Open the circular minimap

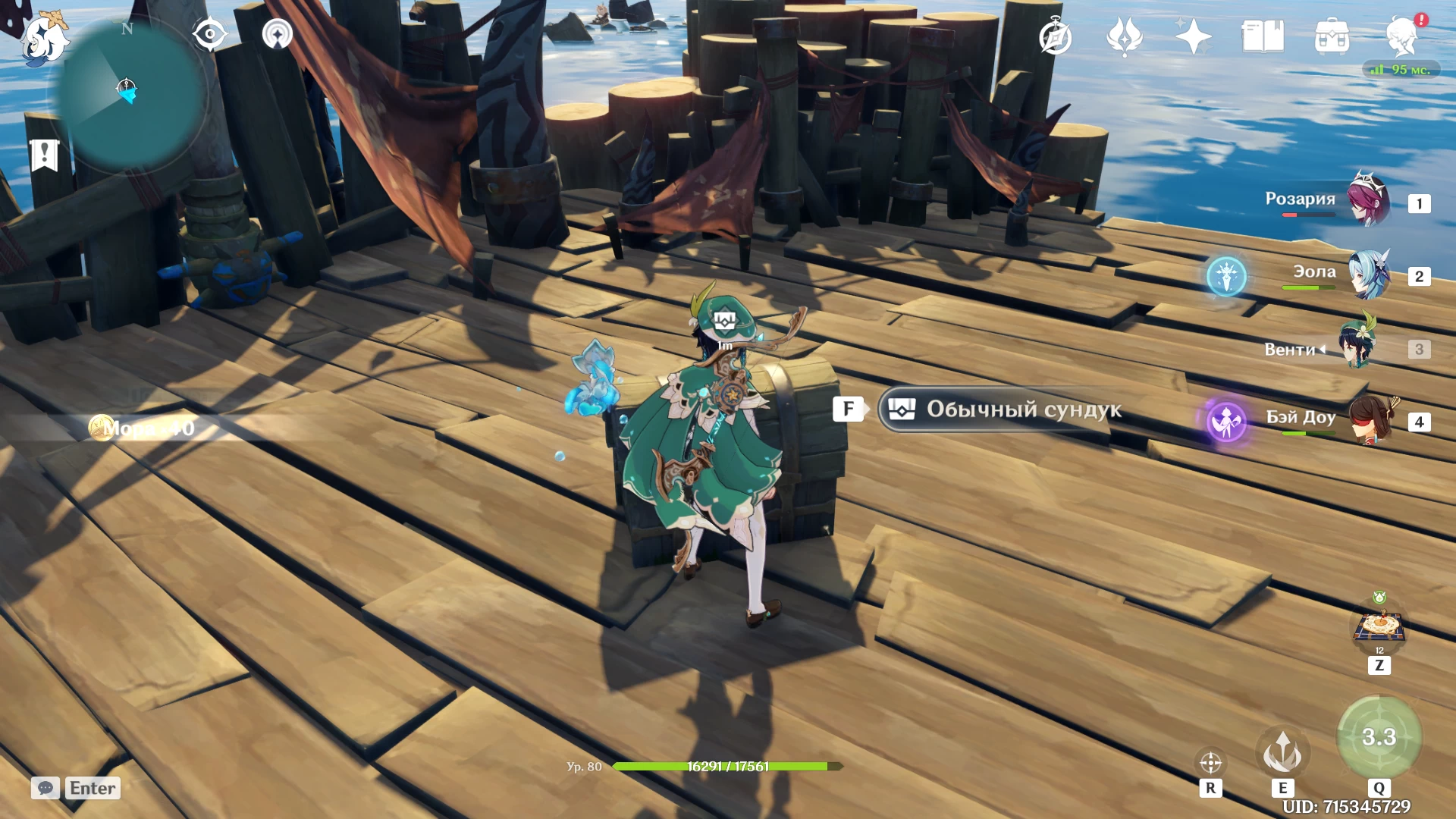click(127, 93)
